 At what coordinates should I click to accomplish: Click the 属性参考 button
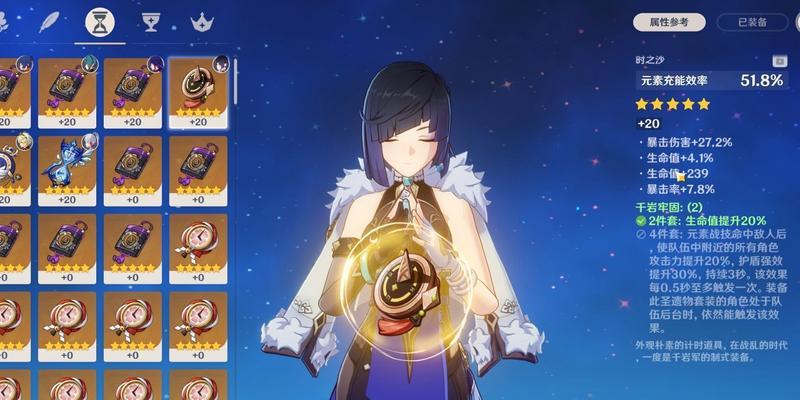[670, 22]
